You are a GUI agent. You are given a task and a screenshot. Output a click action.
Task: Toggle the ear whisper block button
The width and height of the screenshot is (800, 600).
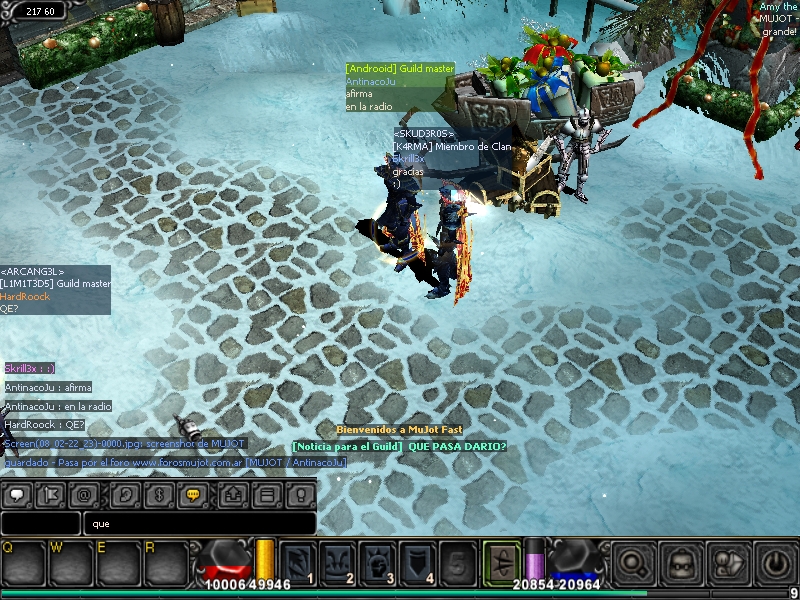[123, 494]
